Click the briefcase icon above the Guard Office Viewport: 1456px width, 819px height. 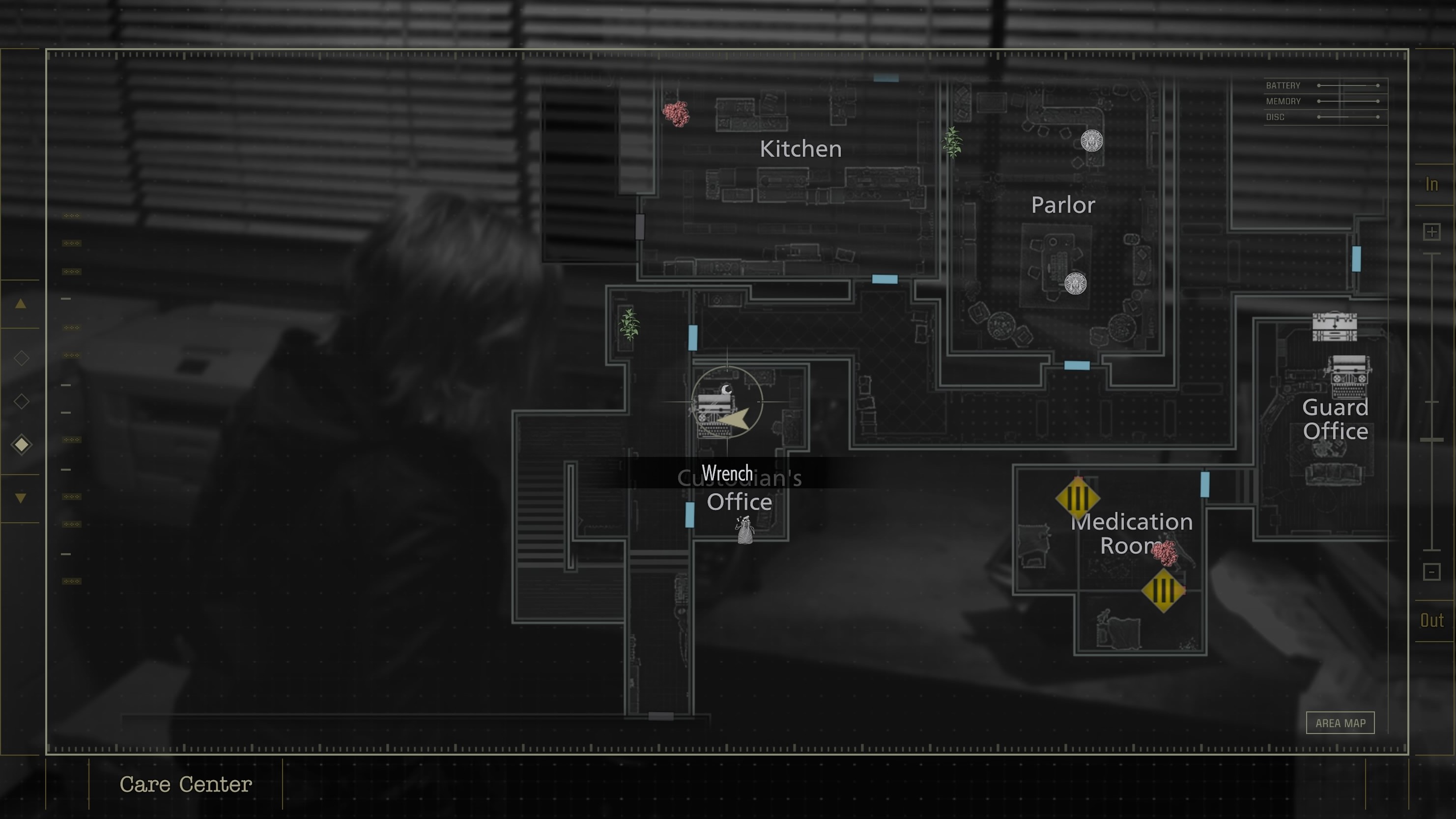coord(1335,327)
